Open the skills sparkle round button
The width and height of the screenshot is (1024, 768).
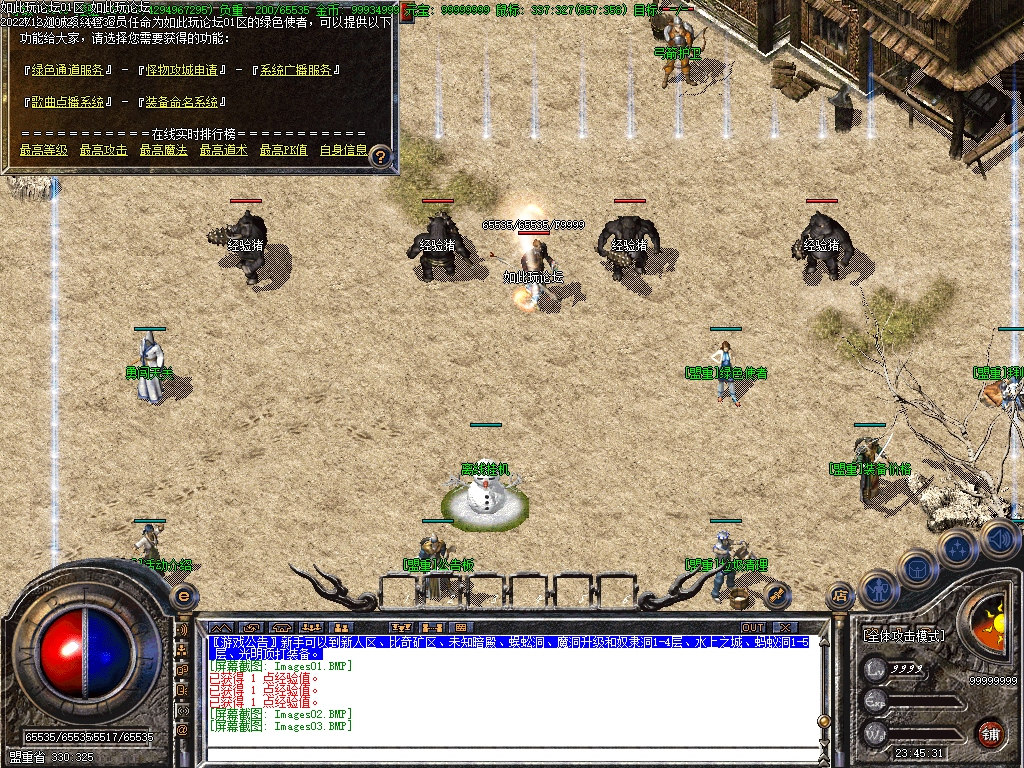coord(958,549)
